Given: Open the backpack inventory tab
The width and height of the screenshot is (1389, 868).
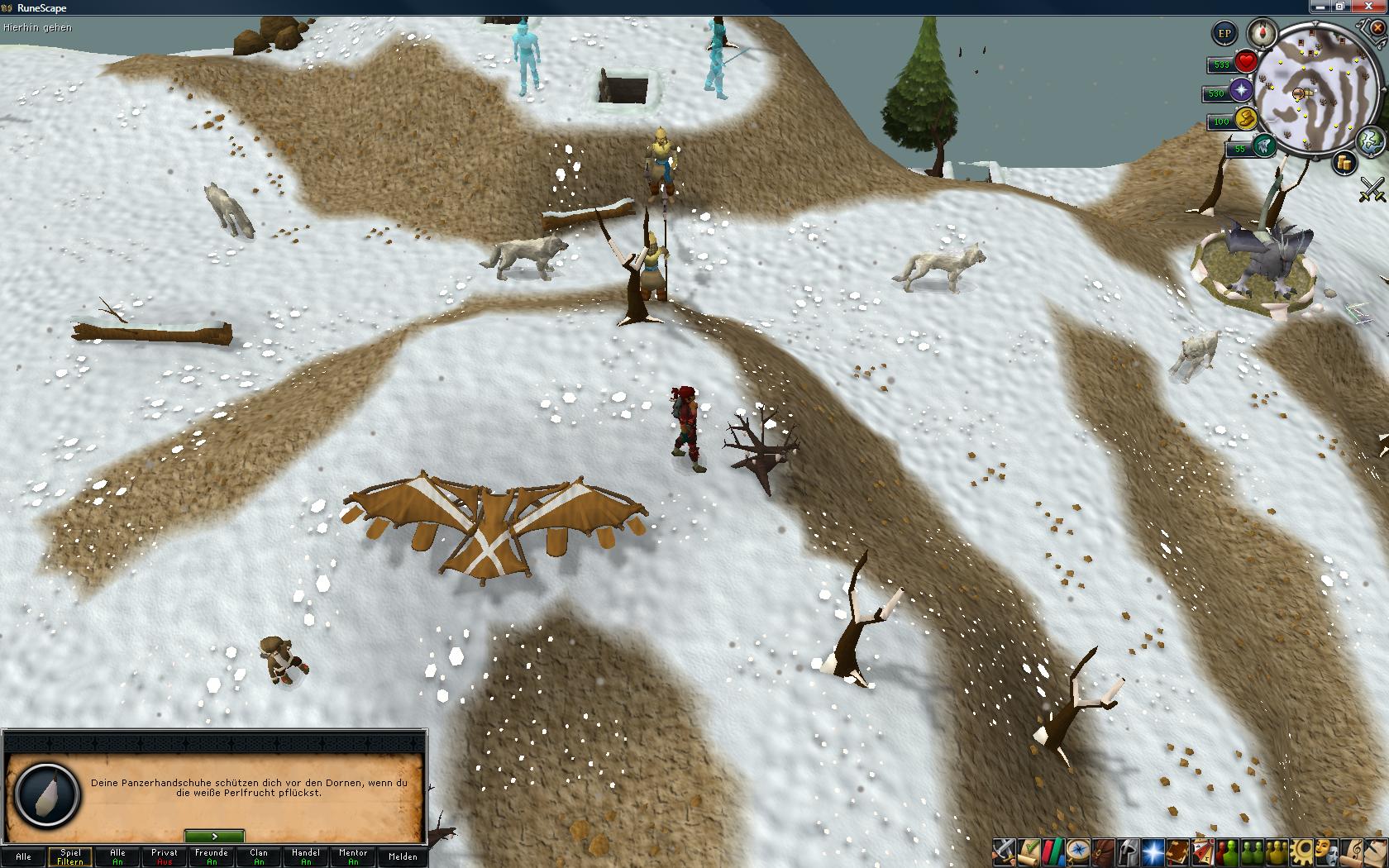Looking at the screenshot, I should point(1101,851).
